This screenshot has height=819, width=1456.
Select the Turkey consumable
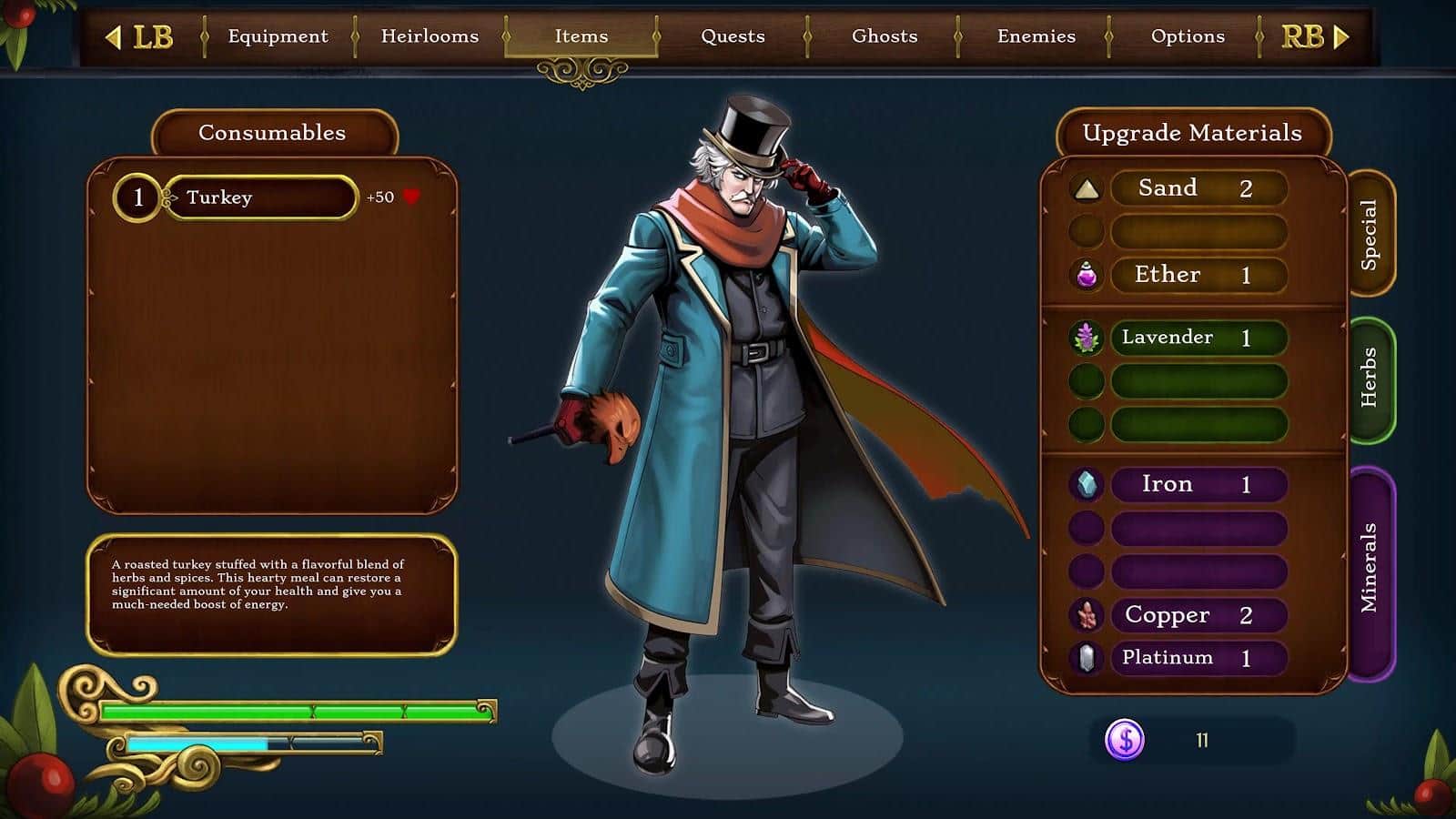pyautogui.click(x=261, y=197)
